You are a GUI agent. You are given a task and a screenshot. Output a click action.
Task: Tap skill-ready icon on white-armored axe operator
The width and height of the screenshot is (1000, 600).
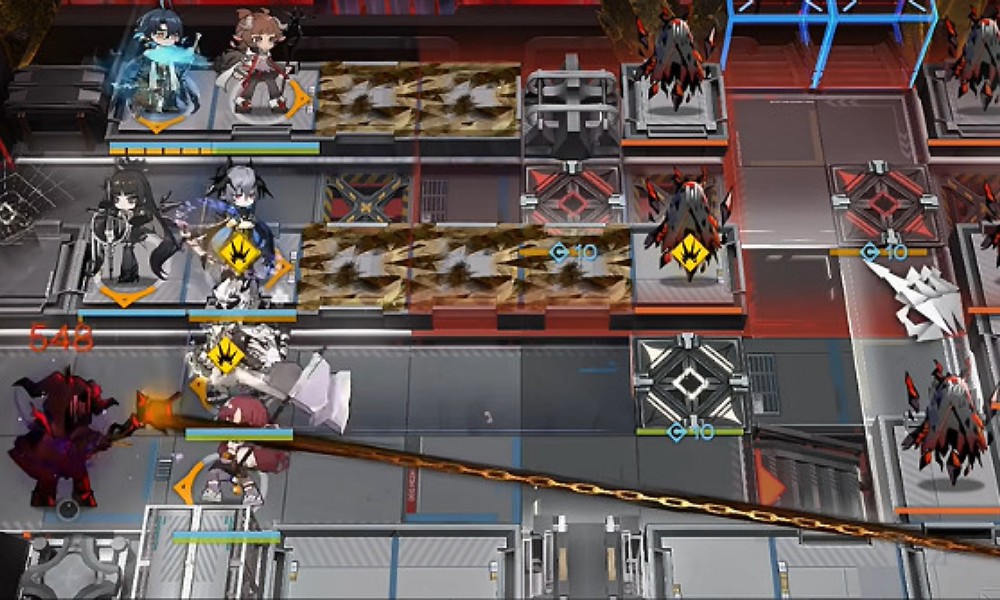(x=226, y=354)
